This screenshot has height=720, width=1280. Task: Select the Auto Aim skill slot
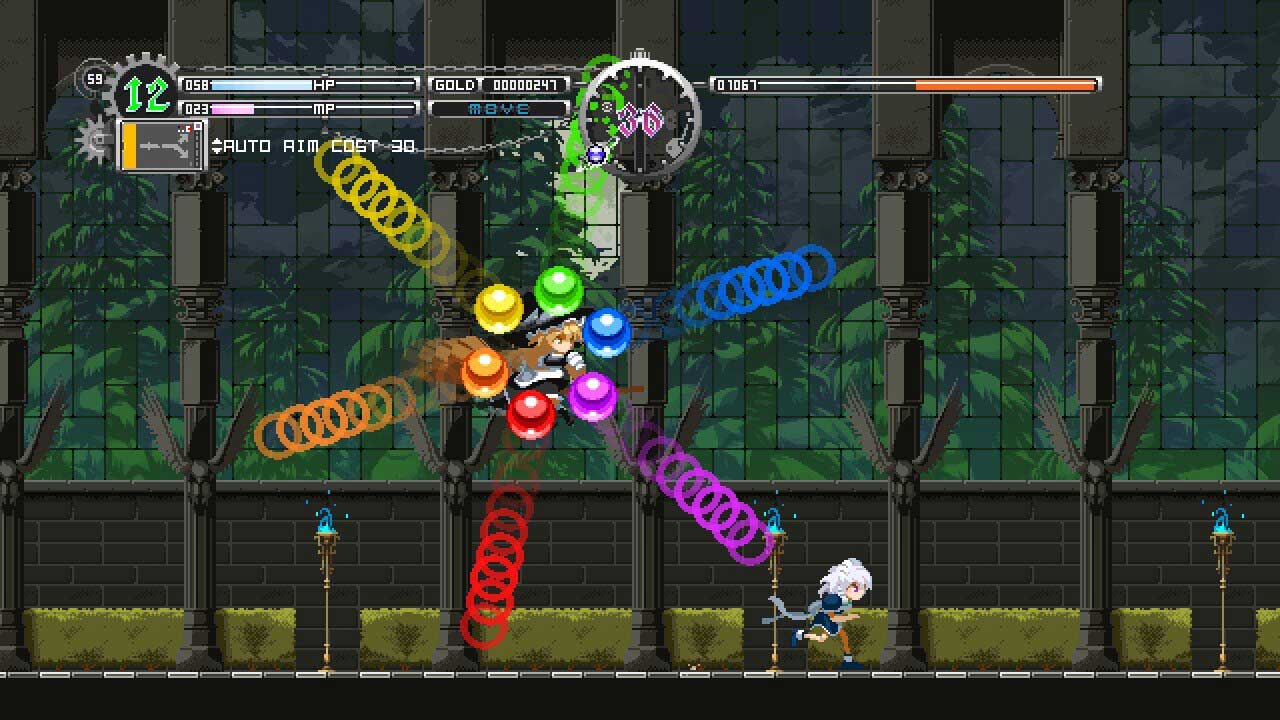tap(162, 145)
